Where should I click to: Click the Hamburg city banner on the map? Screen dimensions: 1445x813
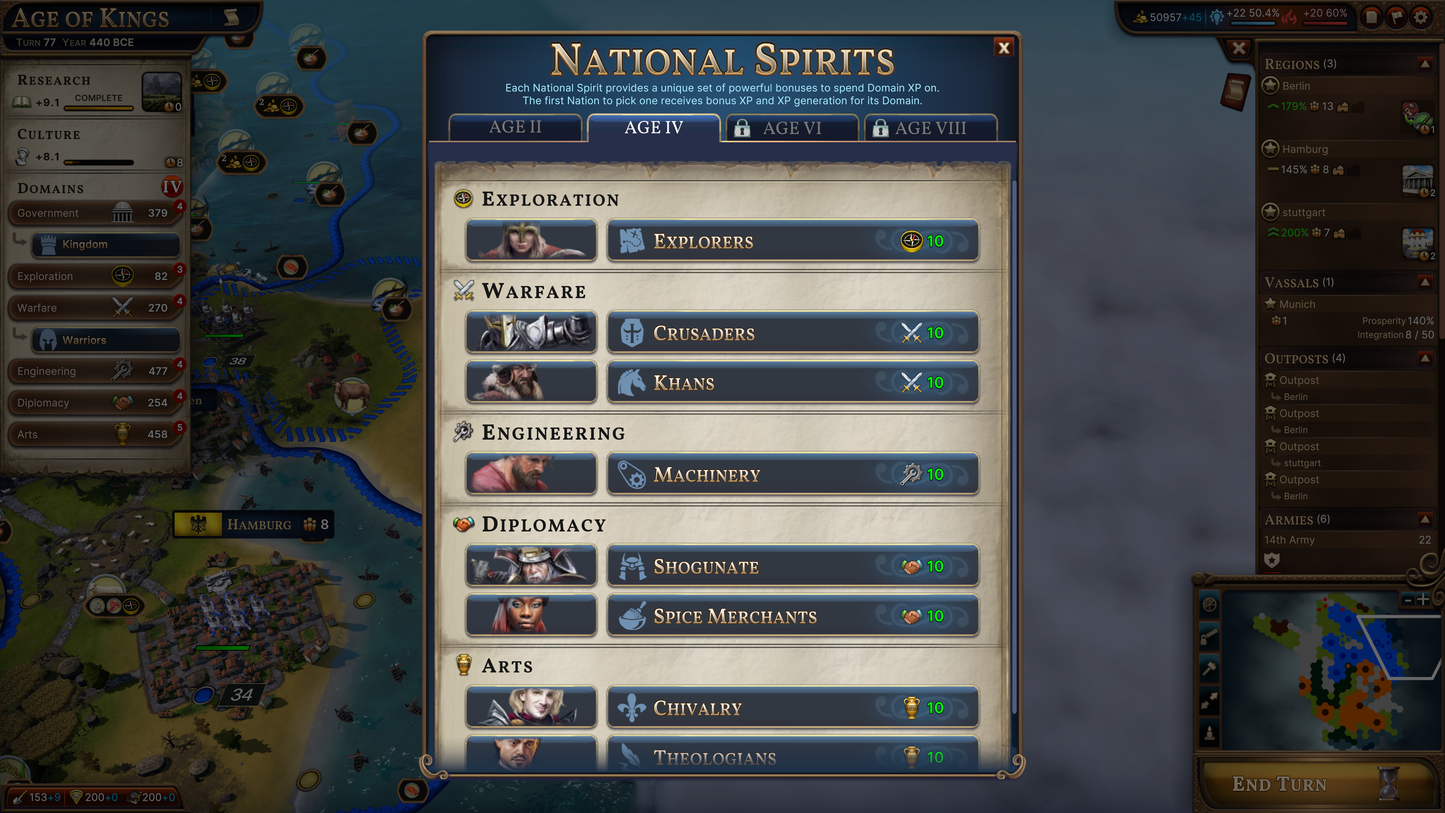(253, 524)
